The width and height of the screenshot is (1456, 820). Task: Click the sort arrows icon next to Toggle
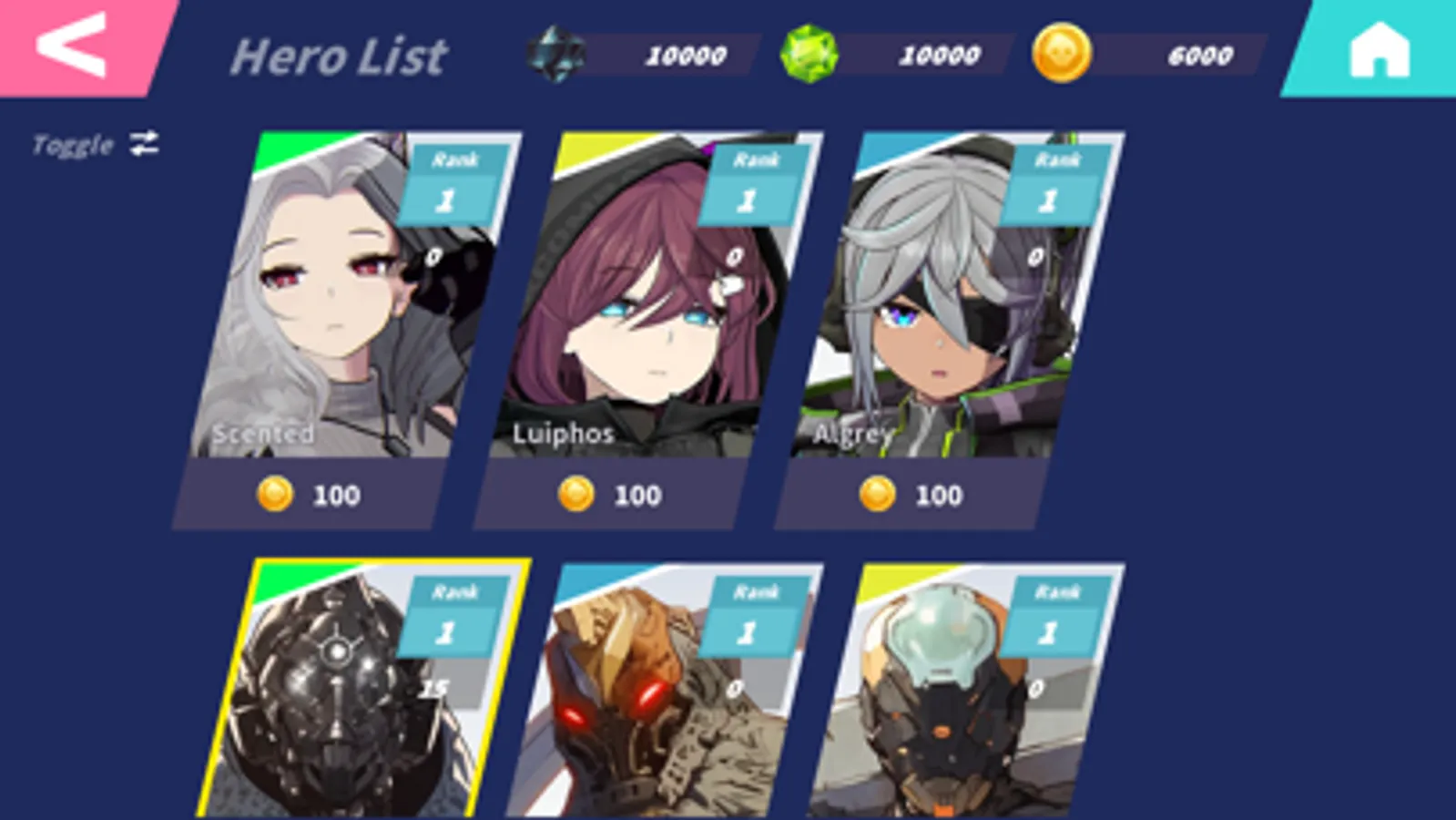pos(144,142)
